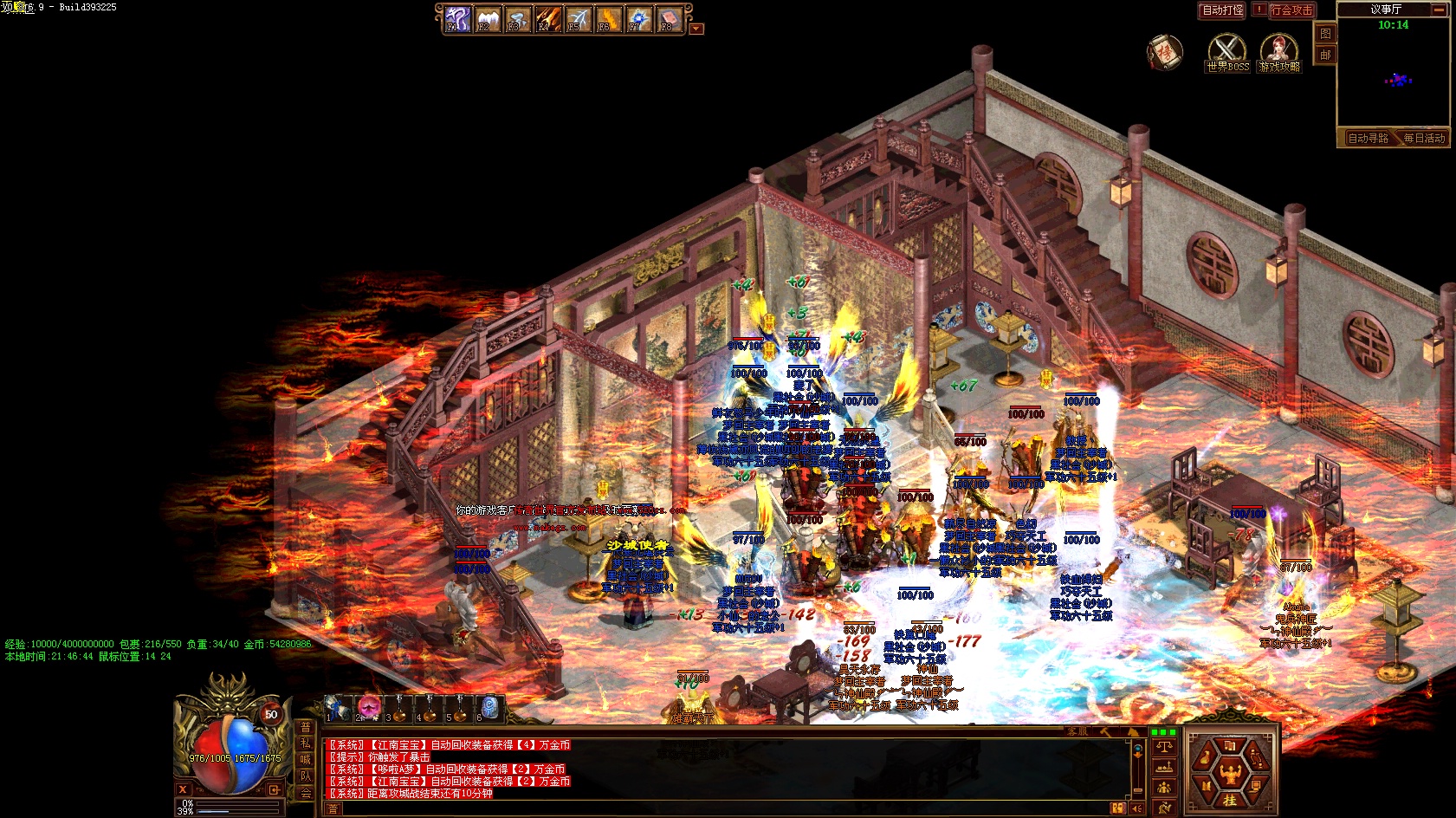Toggle 自动打怪 auto-fight button

1222,10
